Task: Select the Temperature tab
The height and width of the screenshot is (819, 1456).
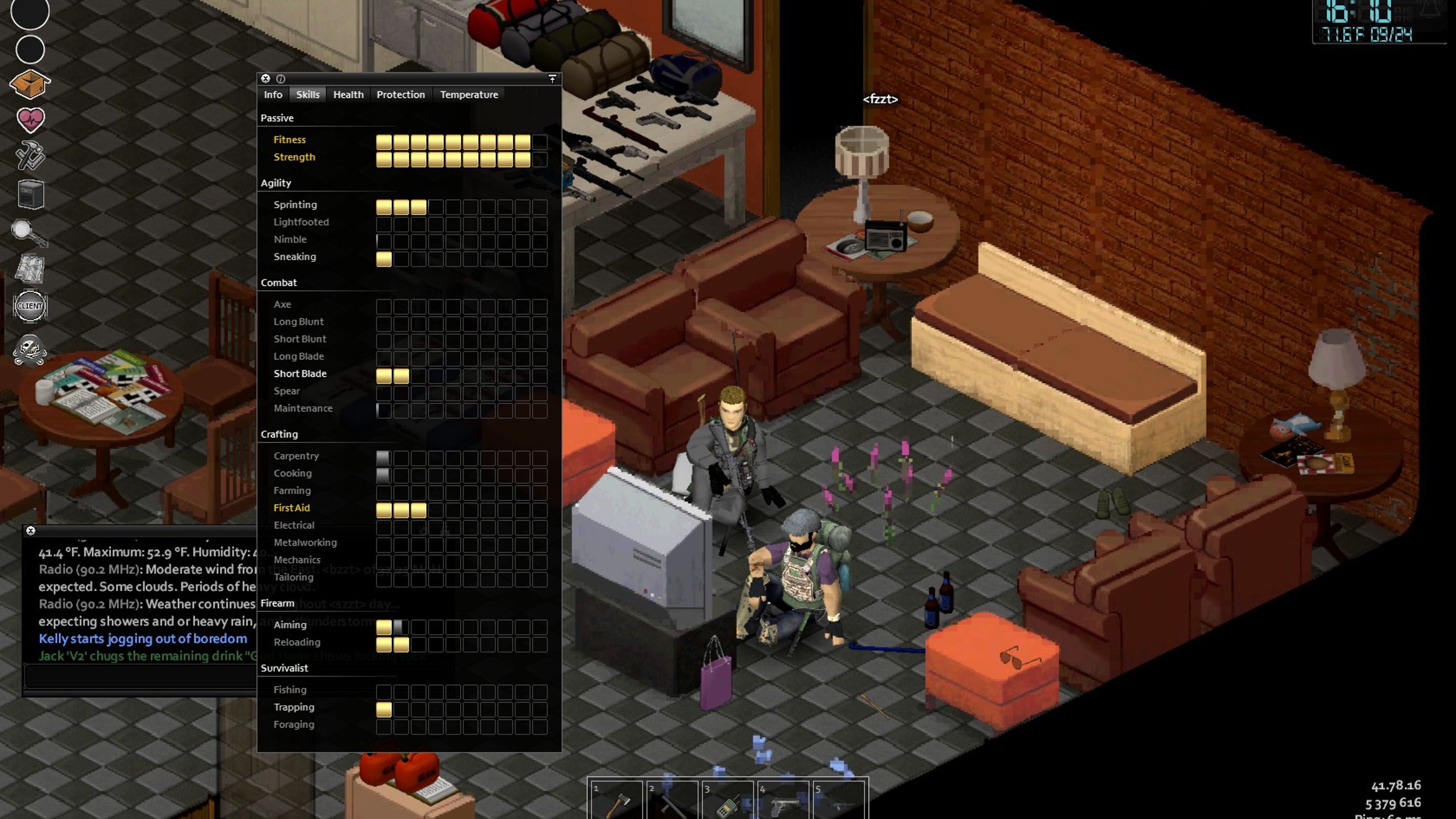Action: (469, 94)
